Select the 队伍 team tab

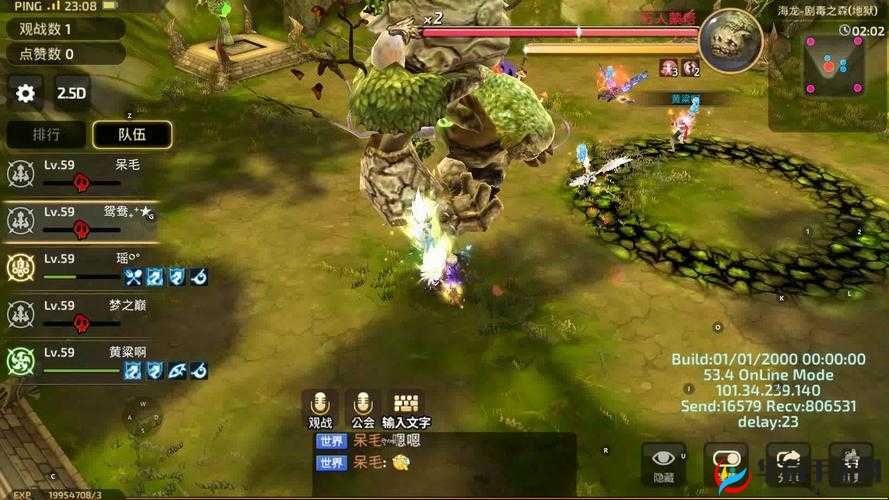click(x=132, y=134)
